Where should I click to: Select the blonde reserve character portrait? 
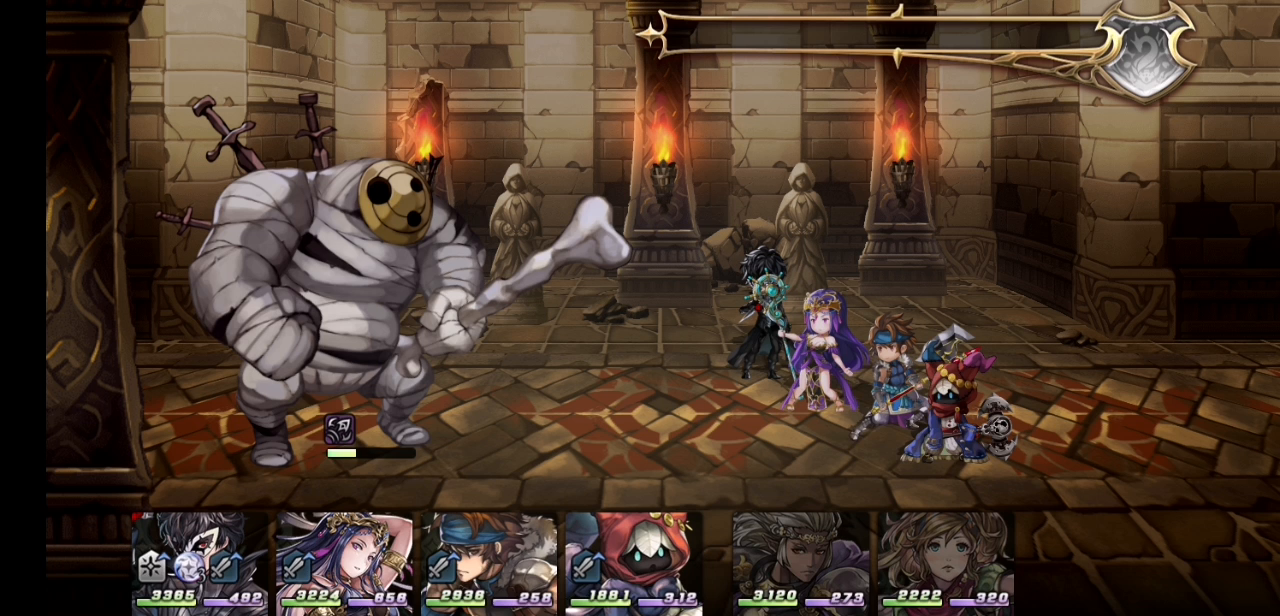[x=945, y=560]
